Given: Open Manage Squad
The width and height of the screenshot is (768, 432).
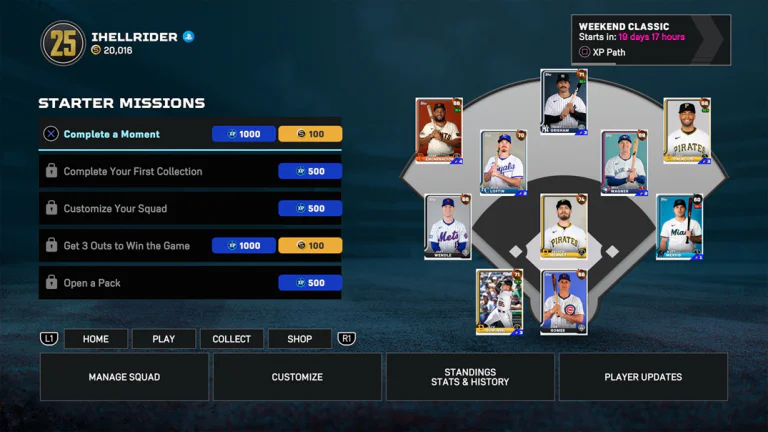Looking at the screenshot, I should tap(124, 377).
